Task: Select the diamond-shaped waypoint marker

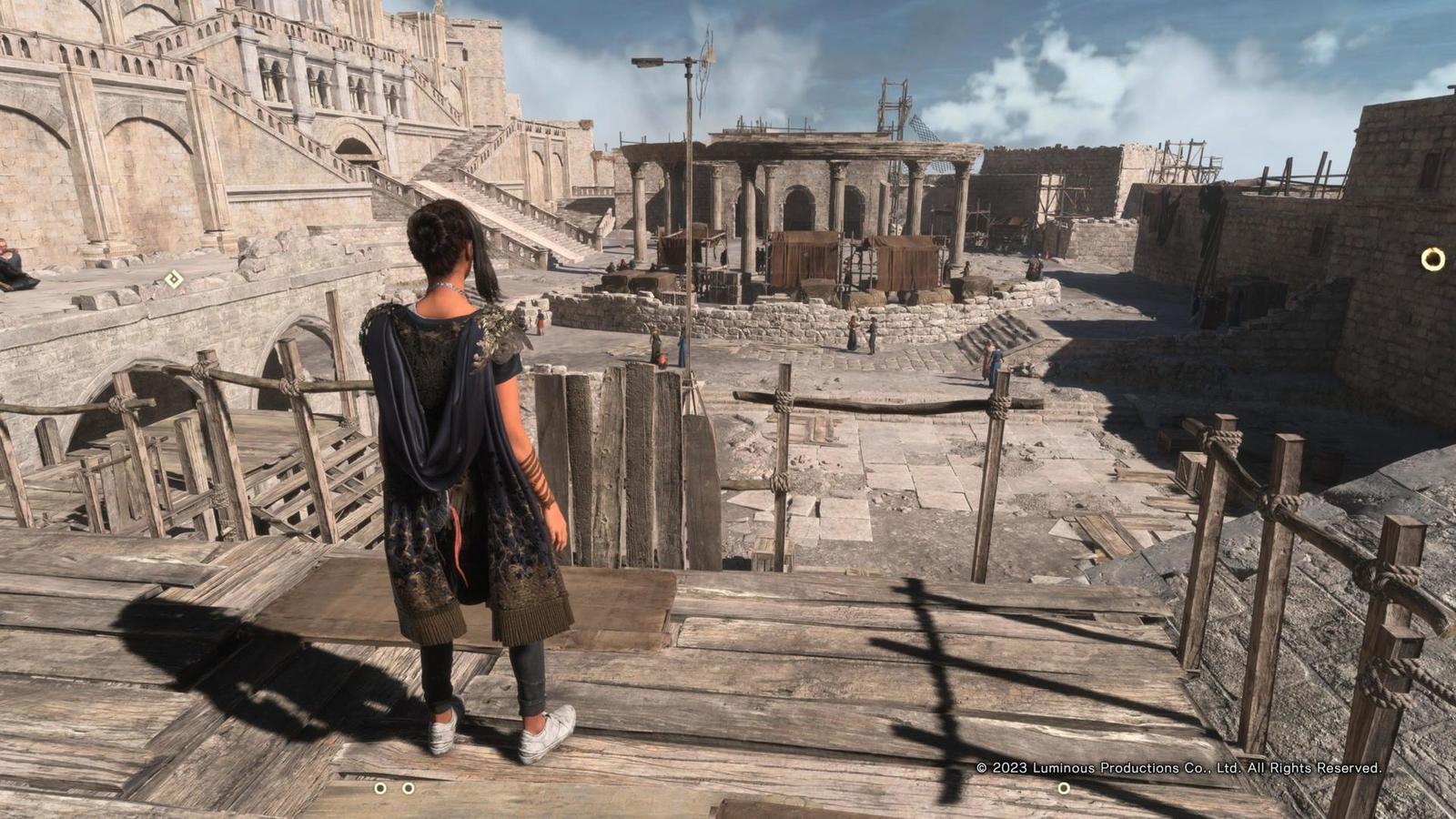Action: (x=174, y=279)
